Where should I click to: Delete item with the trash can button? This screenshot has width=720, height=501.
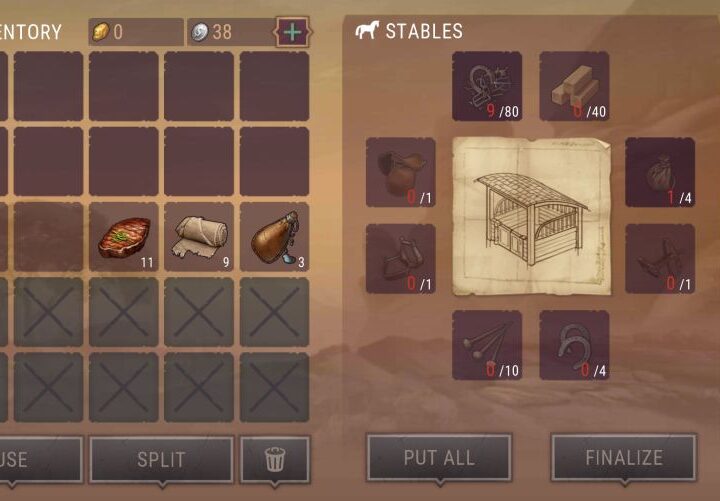pyautogui.click(x=275, y=460)
